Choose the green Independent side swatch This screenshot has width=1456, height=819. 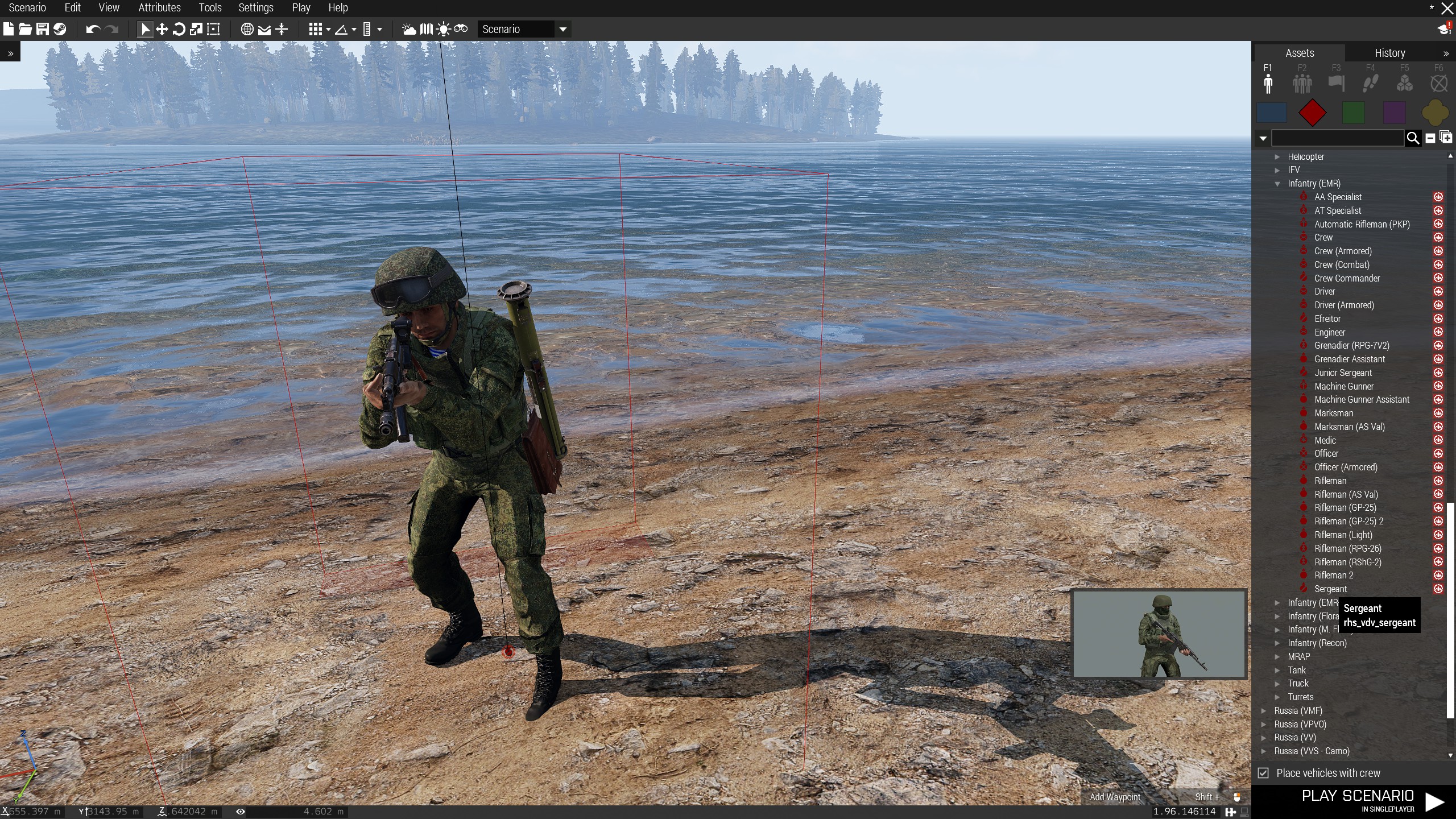1353,113
